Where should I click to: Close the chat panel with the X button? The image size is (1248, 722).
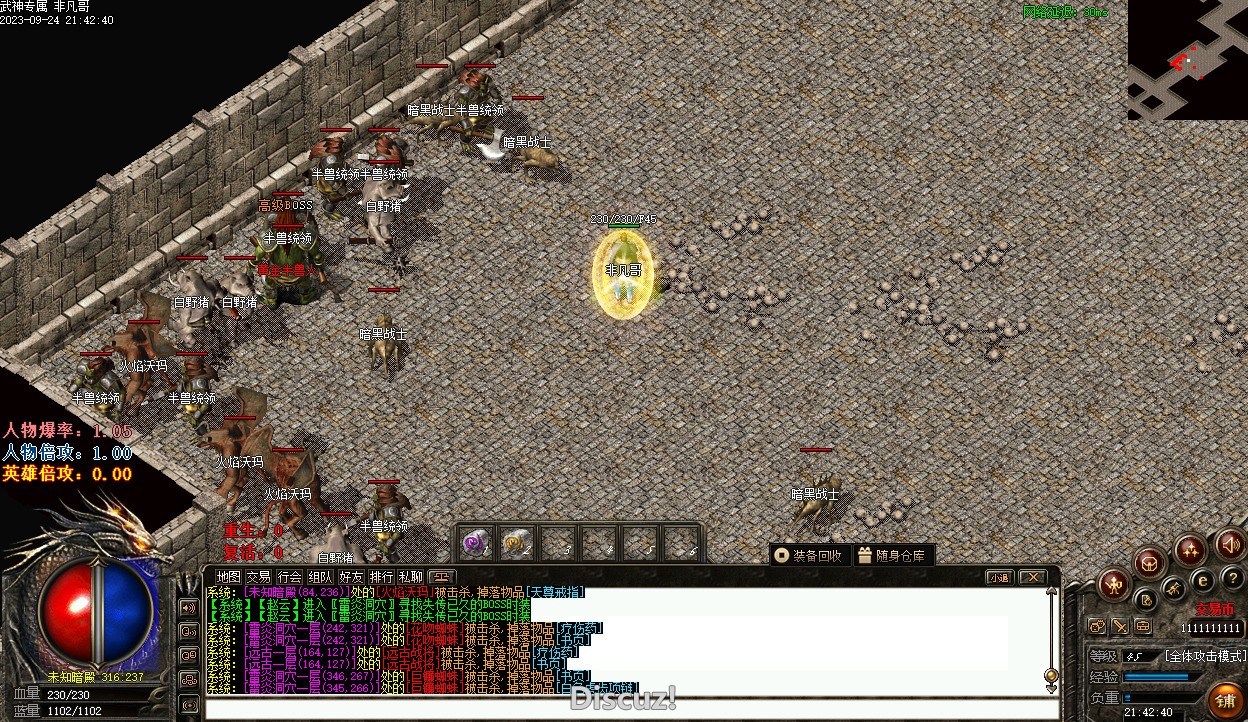click(x=1032, y=577)
